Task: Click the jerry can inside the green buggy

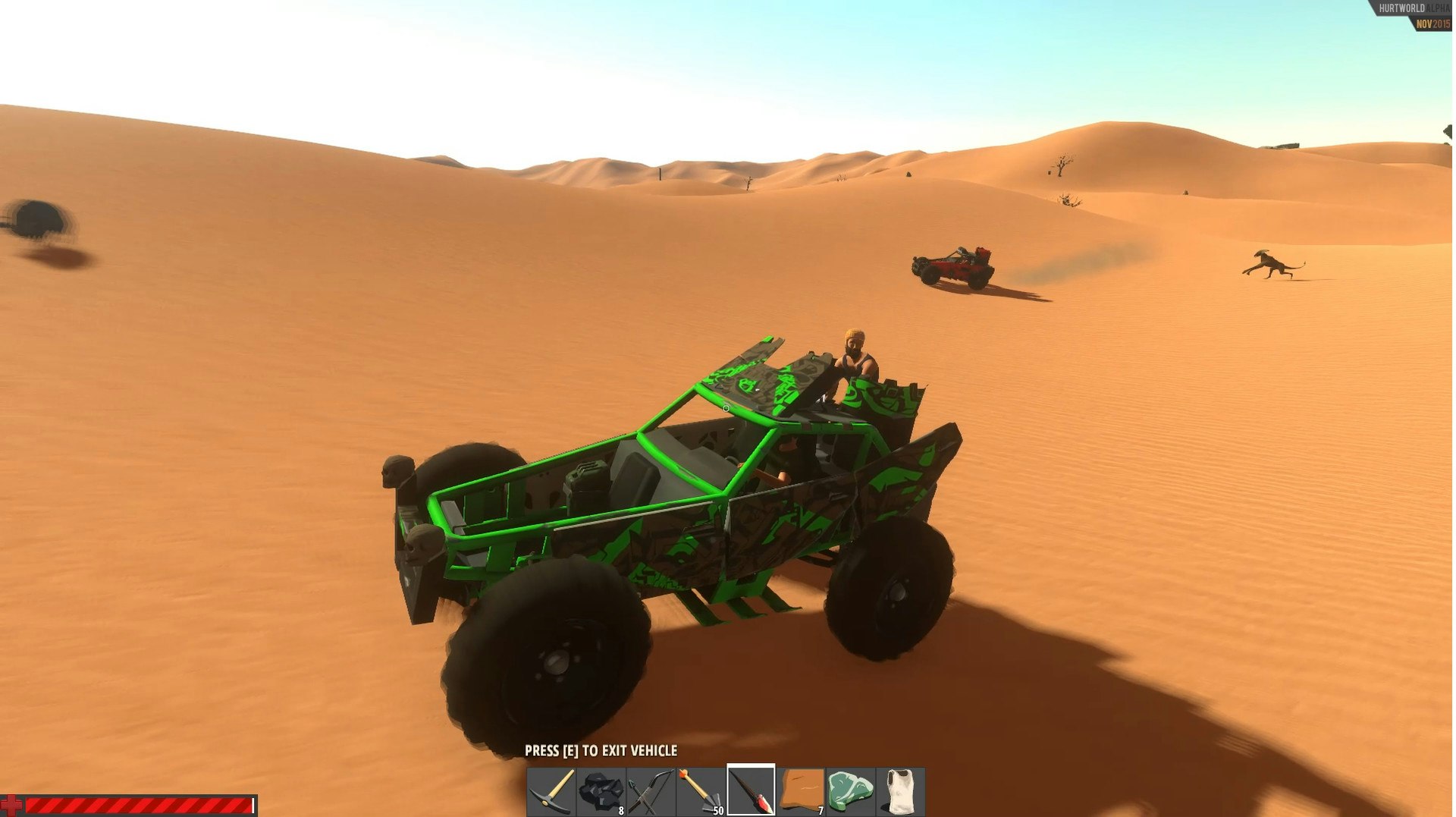Action: click(x=588, y=480)
